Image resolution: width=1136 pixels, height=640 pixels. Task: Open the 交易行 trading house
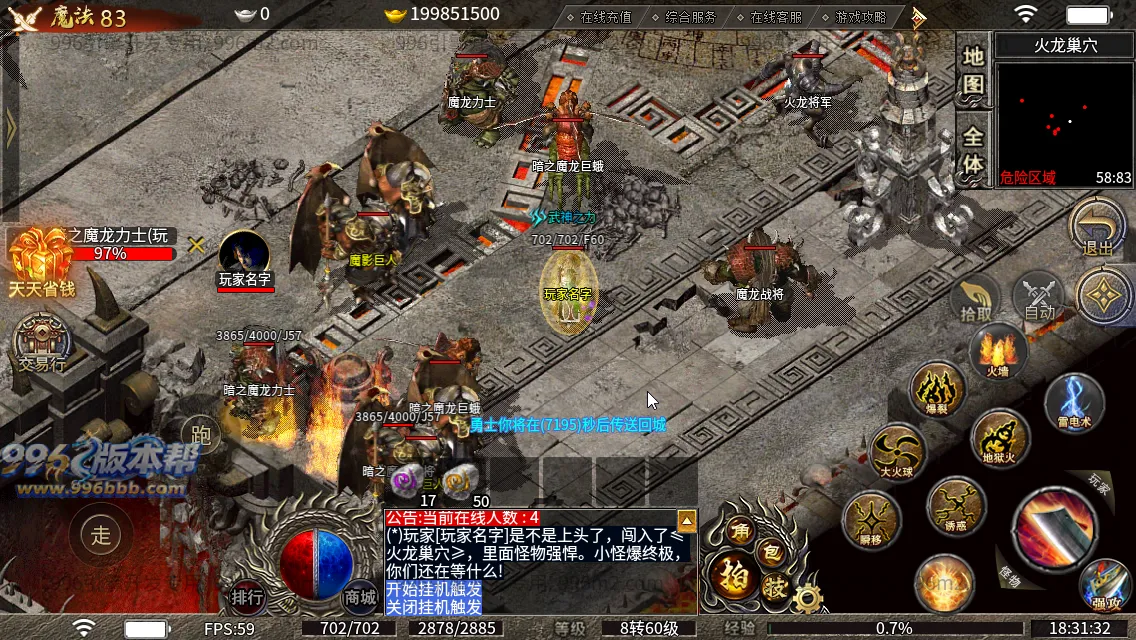(x=41, y=345)
